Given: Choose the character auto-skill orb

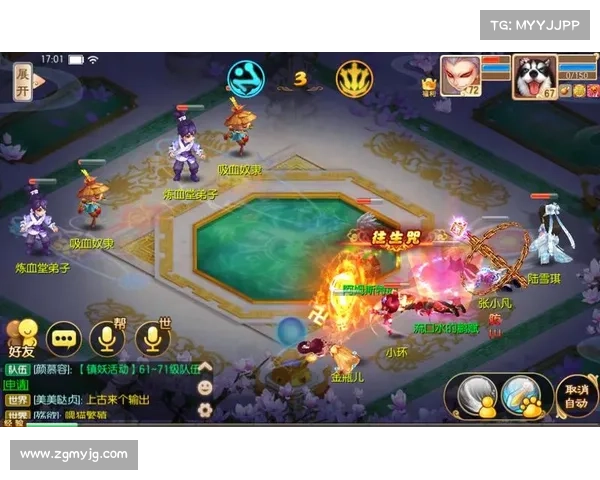Looking at the screenshot, I should (478, 395).
